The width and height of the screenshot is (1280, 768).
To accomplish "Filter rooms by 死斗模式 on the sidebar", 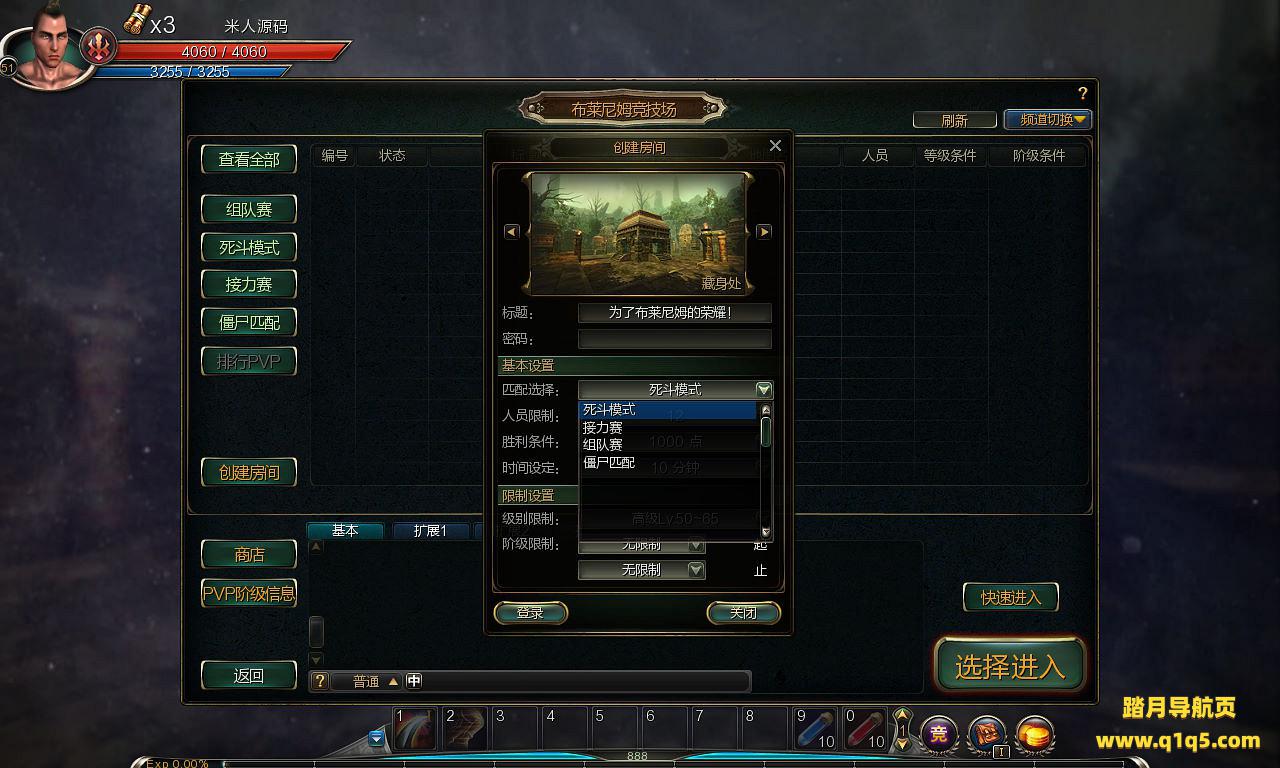I will [249, 247].
